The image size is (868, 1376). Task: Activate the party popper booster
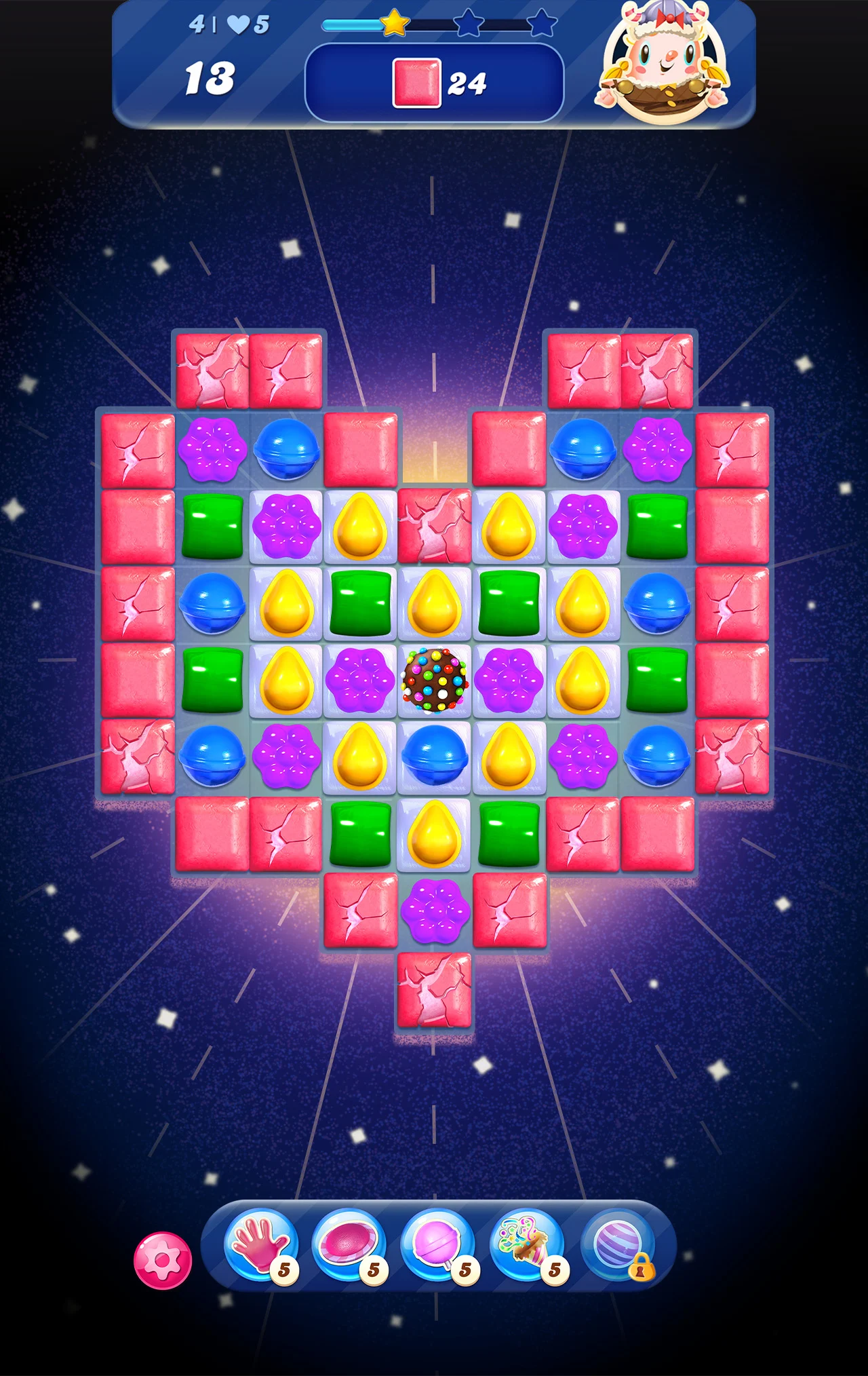527,1246
